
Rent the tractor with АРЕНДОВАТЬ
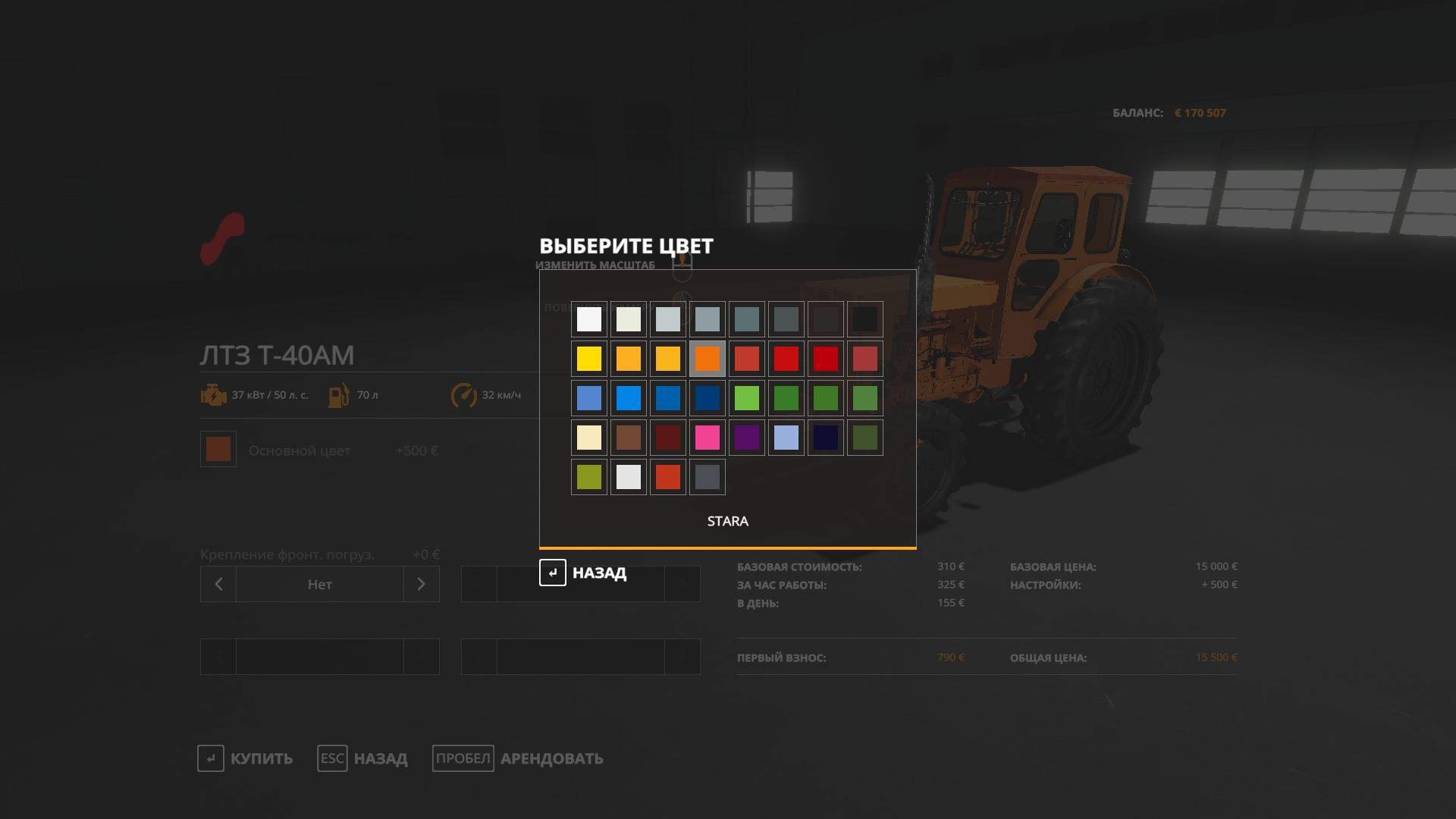coord(518,758)
